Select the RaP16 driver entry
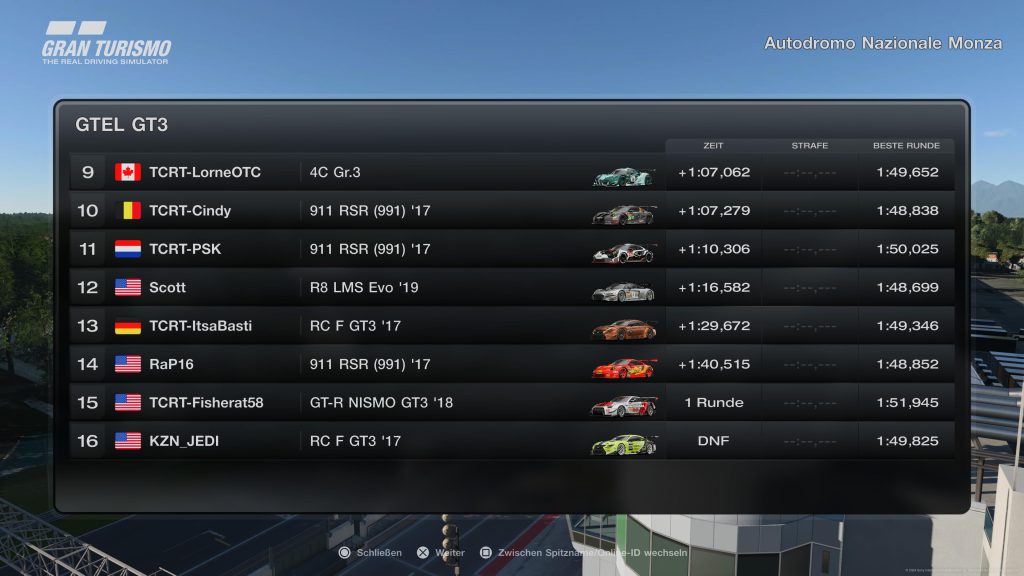This screenshot has height=576, width=1024. [510, 364]
